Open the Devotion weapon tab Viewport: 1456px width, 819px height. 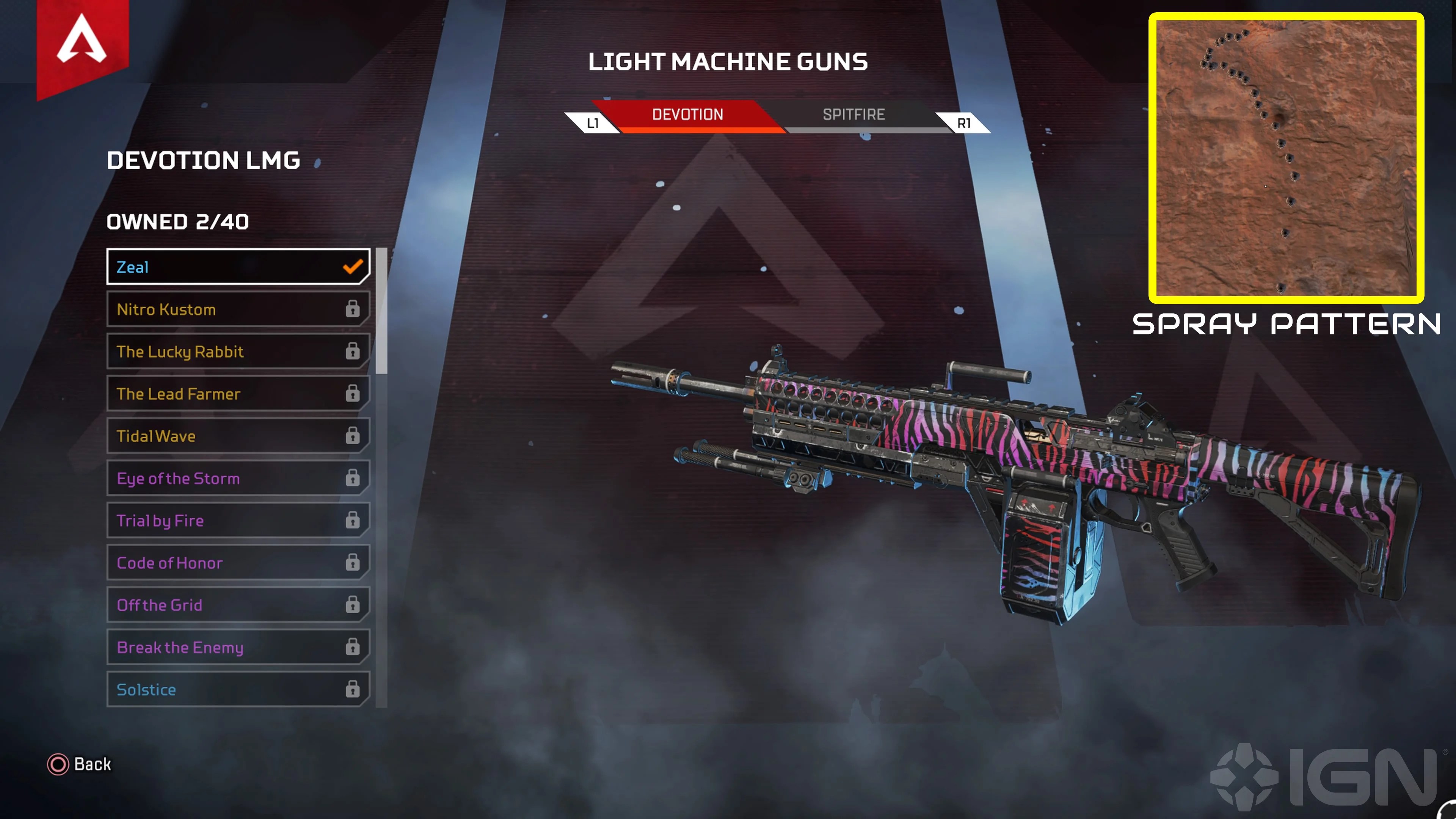pos(687,115)
